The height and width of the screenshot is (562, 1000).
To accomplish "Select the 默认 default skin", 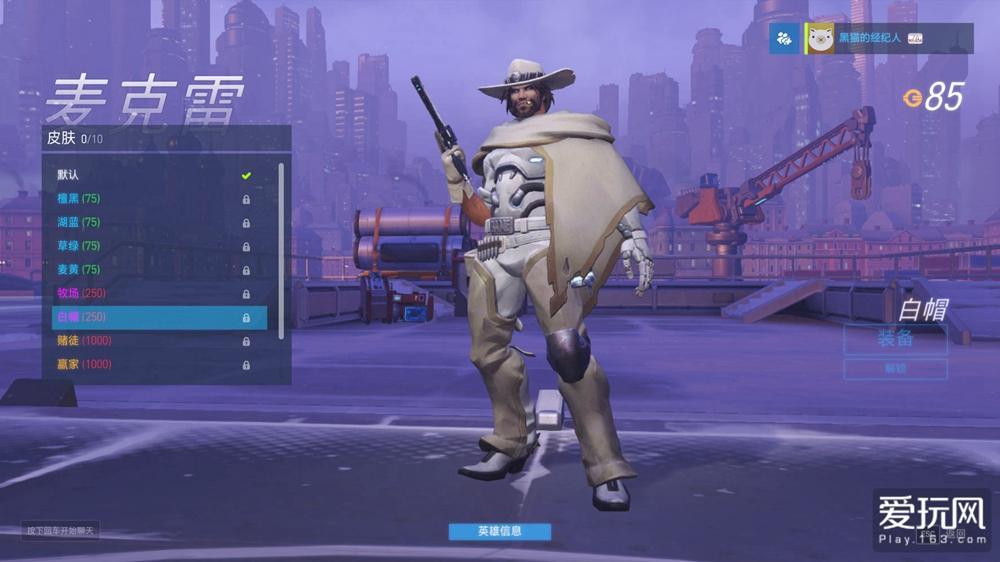I will [150, 176].
